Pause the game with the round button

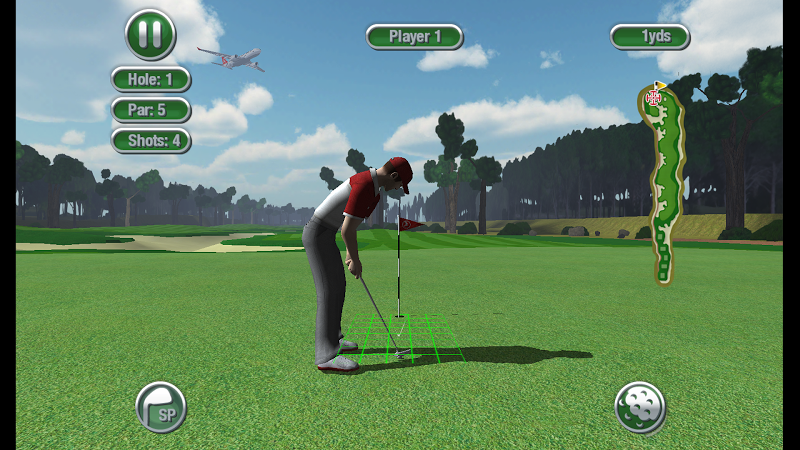[150, 35]
